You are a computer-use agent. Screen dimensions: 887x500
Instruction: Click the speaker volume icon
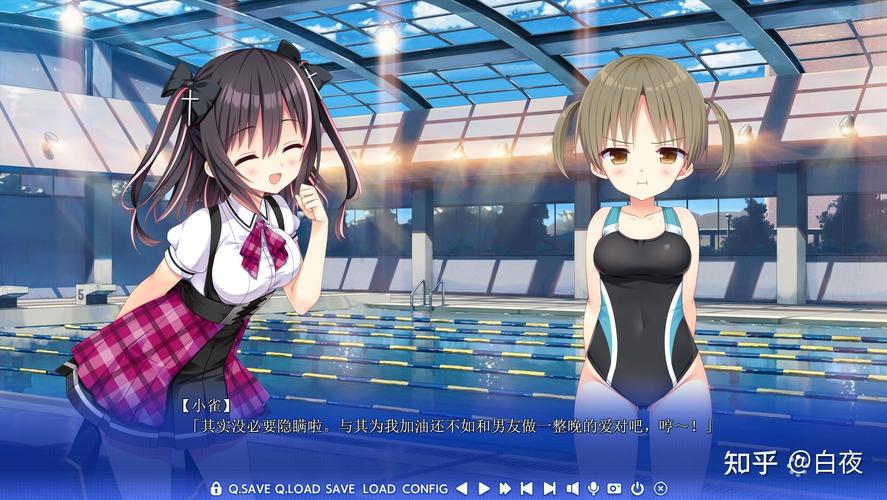(573, 488)
